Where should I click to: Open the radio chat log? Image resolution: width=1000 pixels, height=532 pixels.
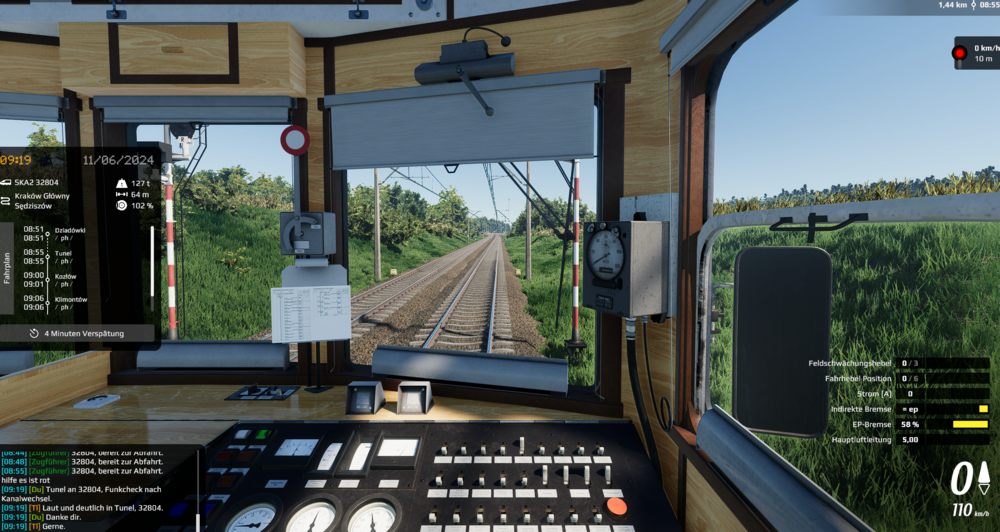(x=90, y=490)
